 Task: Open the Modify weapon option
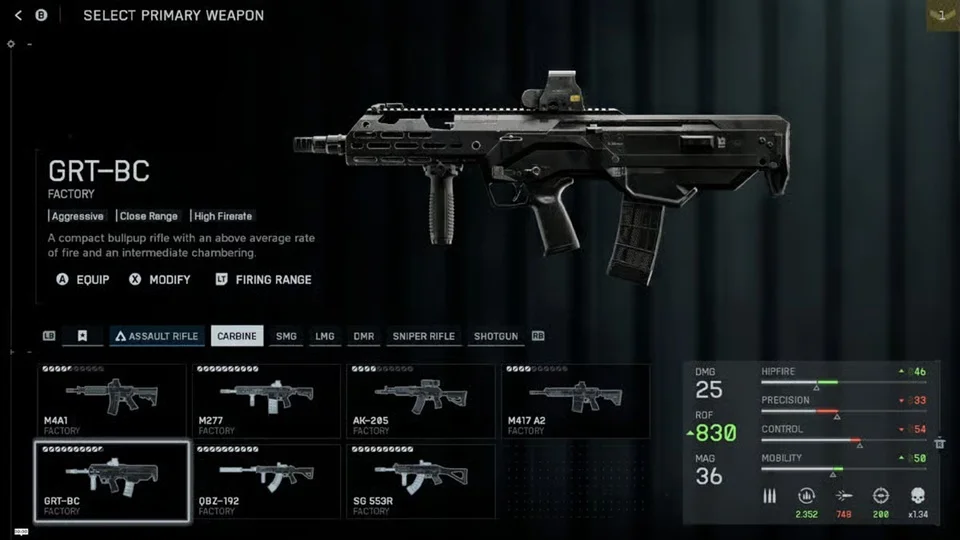160,280
